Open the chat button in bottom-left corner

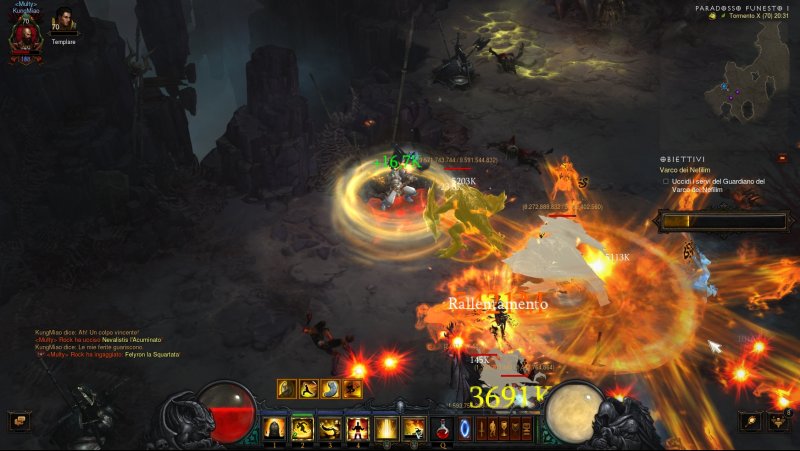pos(18,421)
